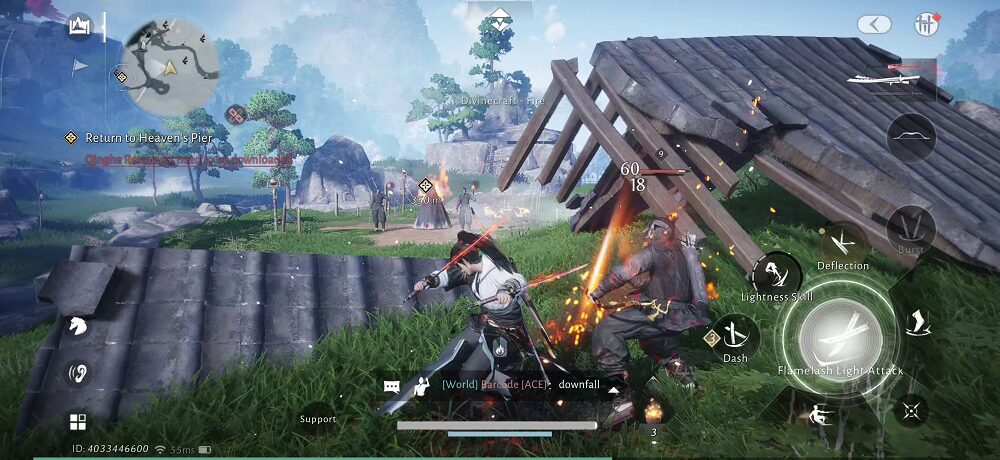The height and width of the screenshot is (460, 1000).
Task: Trigger the Lightness Skill
Action: point(777,273)
